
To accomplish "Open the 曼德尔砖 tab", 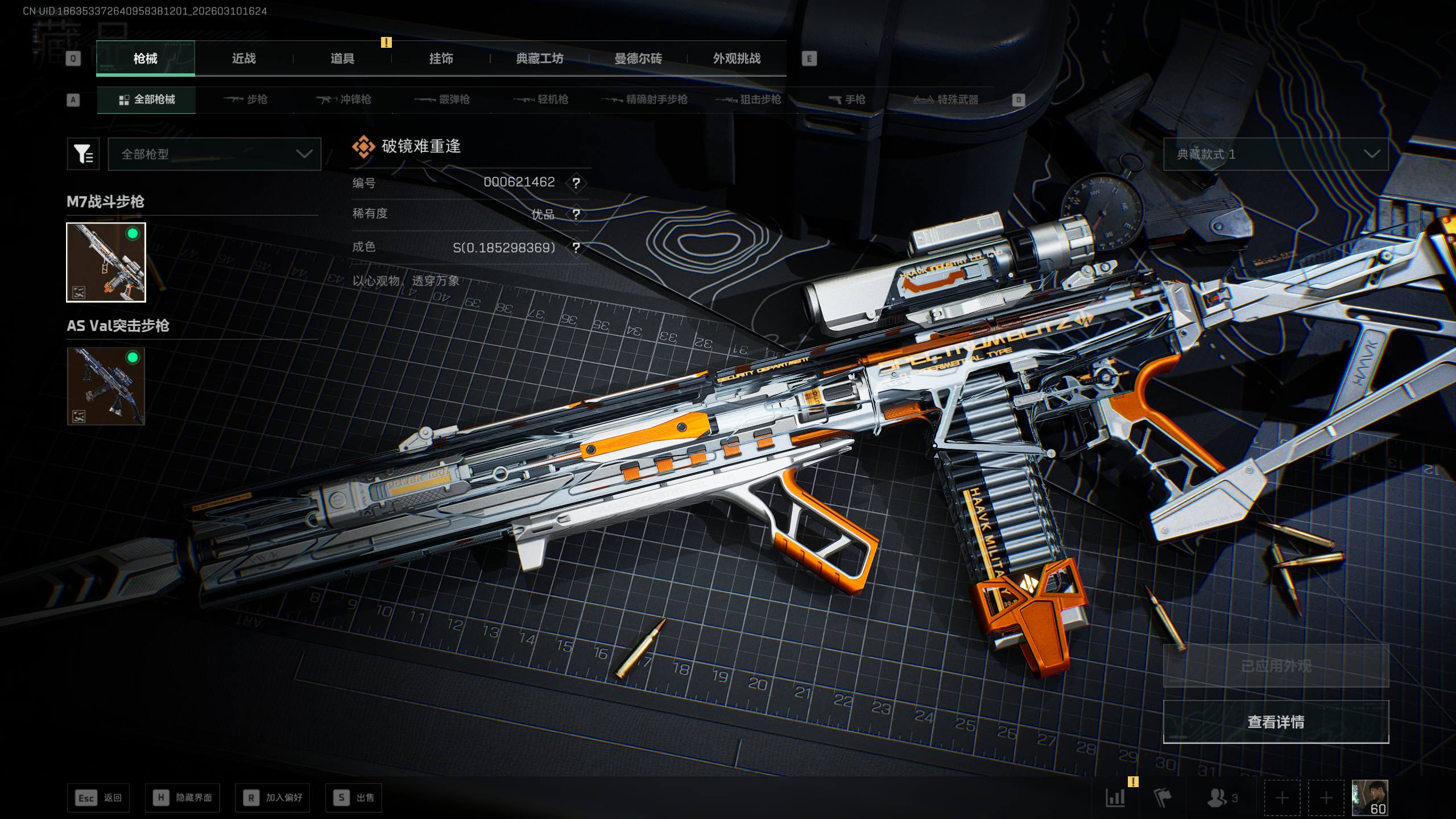I will pos(638,59).
